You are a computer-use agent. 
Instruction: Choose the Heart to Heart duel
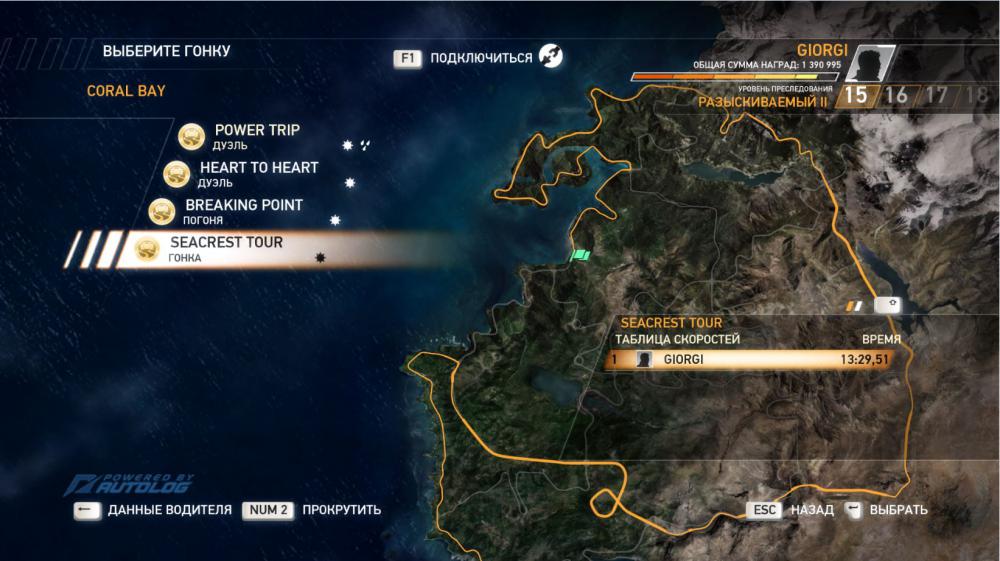258,174
